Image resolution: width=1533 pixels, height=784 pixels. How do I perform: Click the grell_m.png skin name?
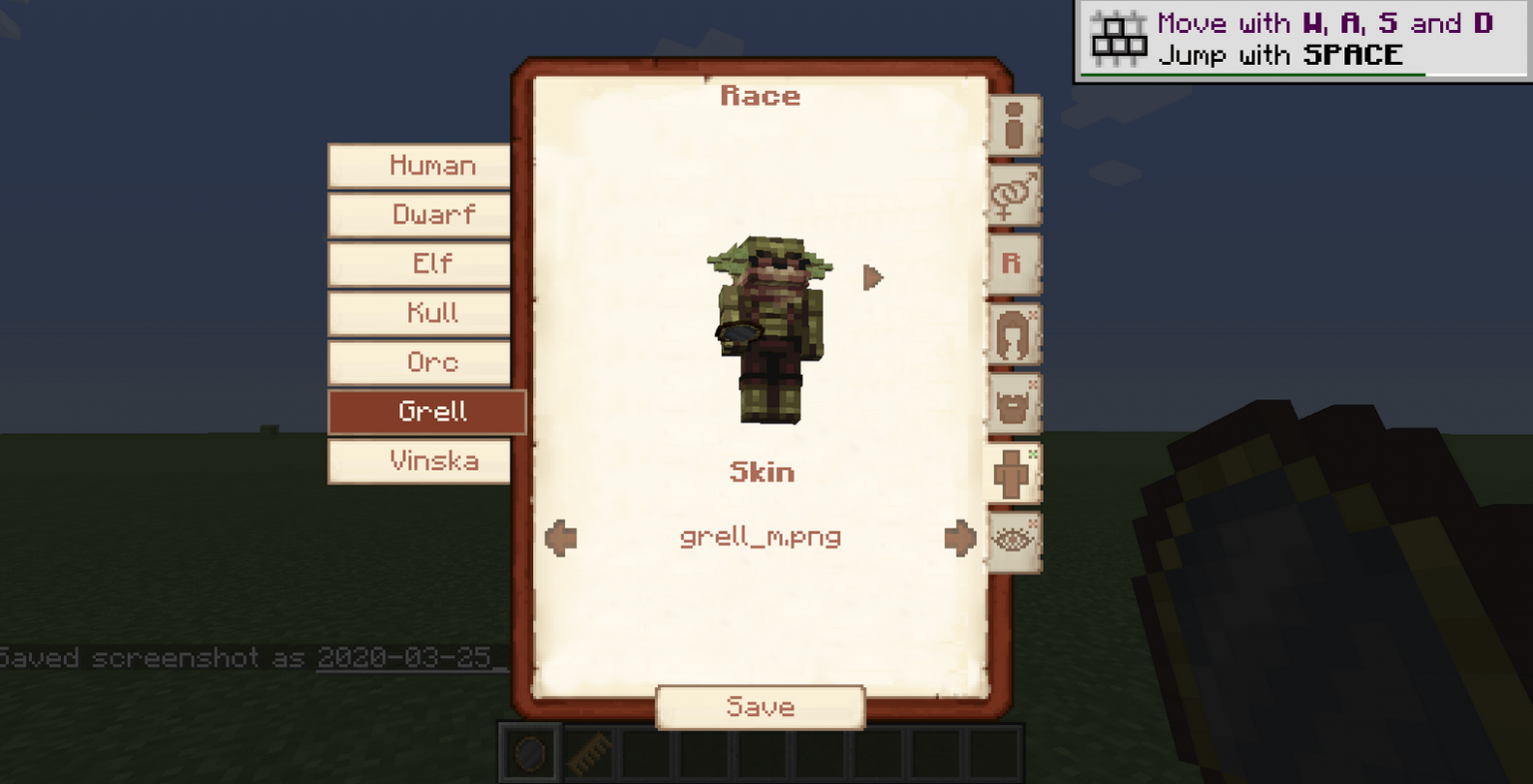(x=761, y=538)
